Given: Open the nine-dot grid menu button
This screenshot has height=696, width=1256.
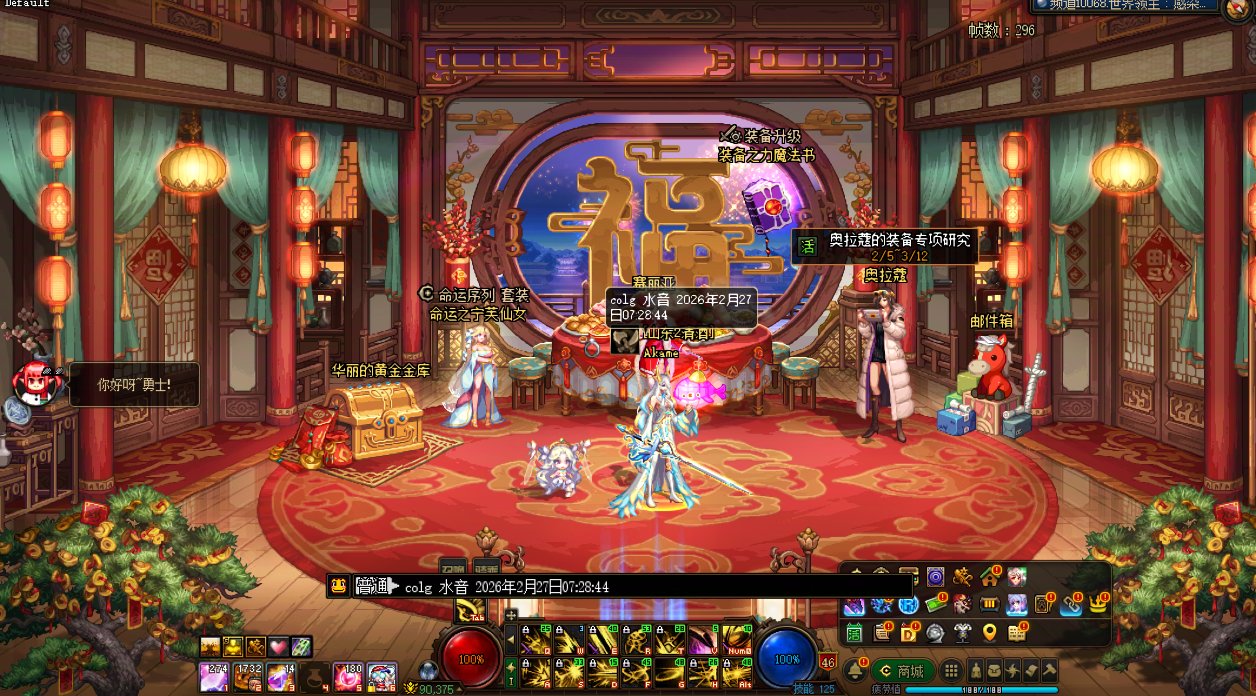Looking at the screenshot, I should pyautogui.click(x=951, y=671).
